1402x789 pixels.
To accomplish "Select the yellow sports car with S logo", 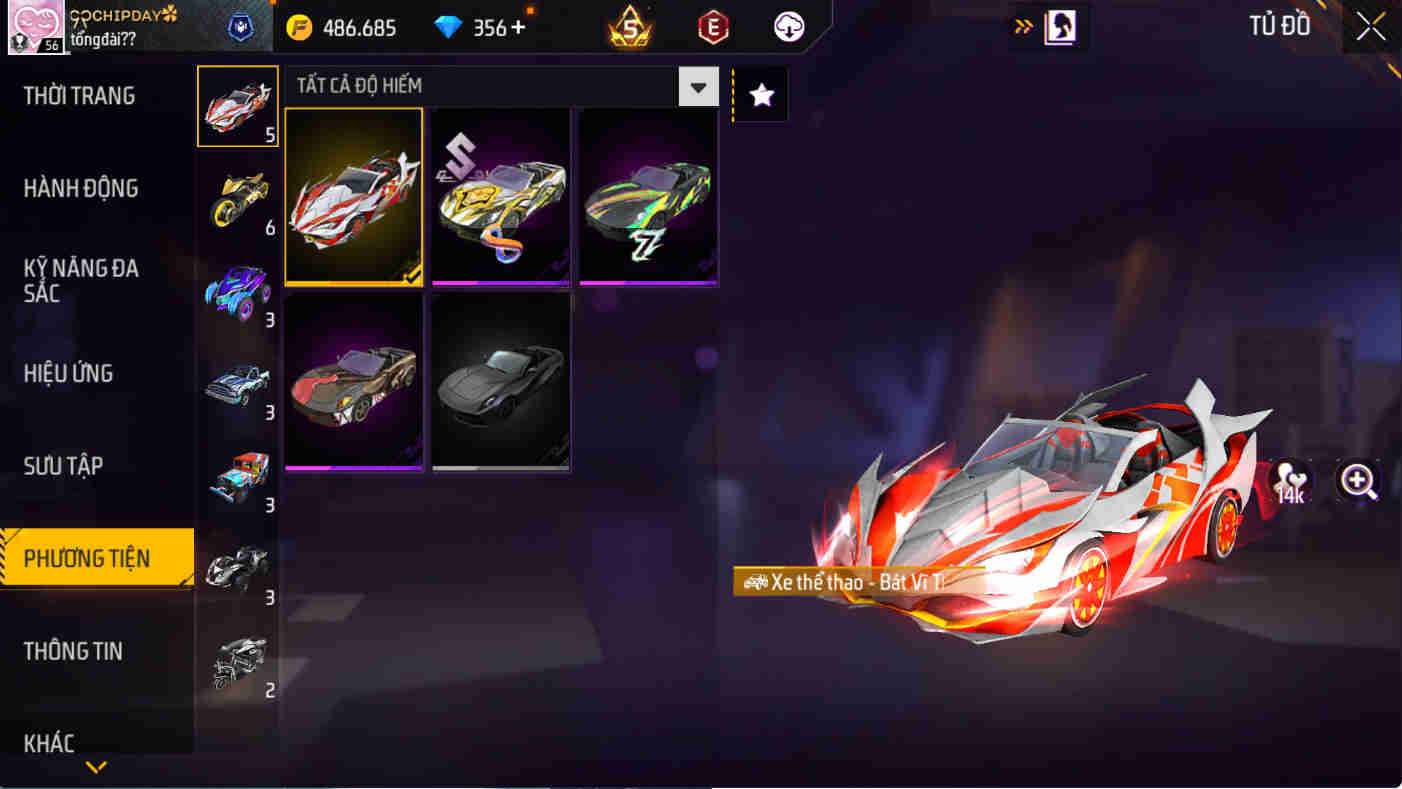I will pyautogui.click(x=500, y=196).
